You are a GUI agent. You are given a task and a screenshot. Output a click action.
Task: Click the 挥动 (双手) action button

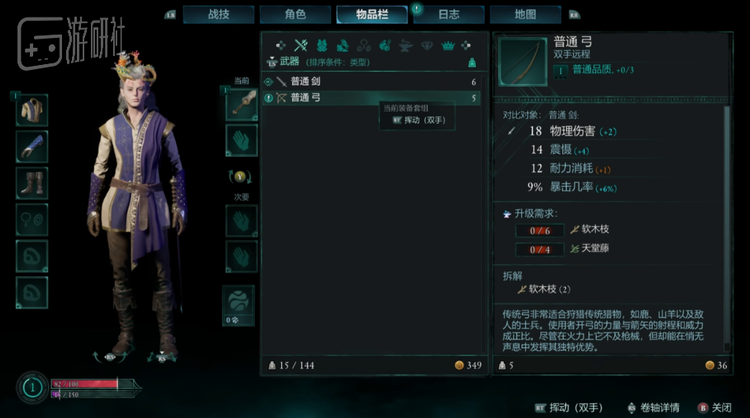573,407
